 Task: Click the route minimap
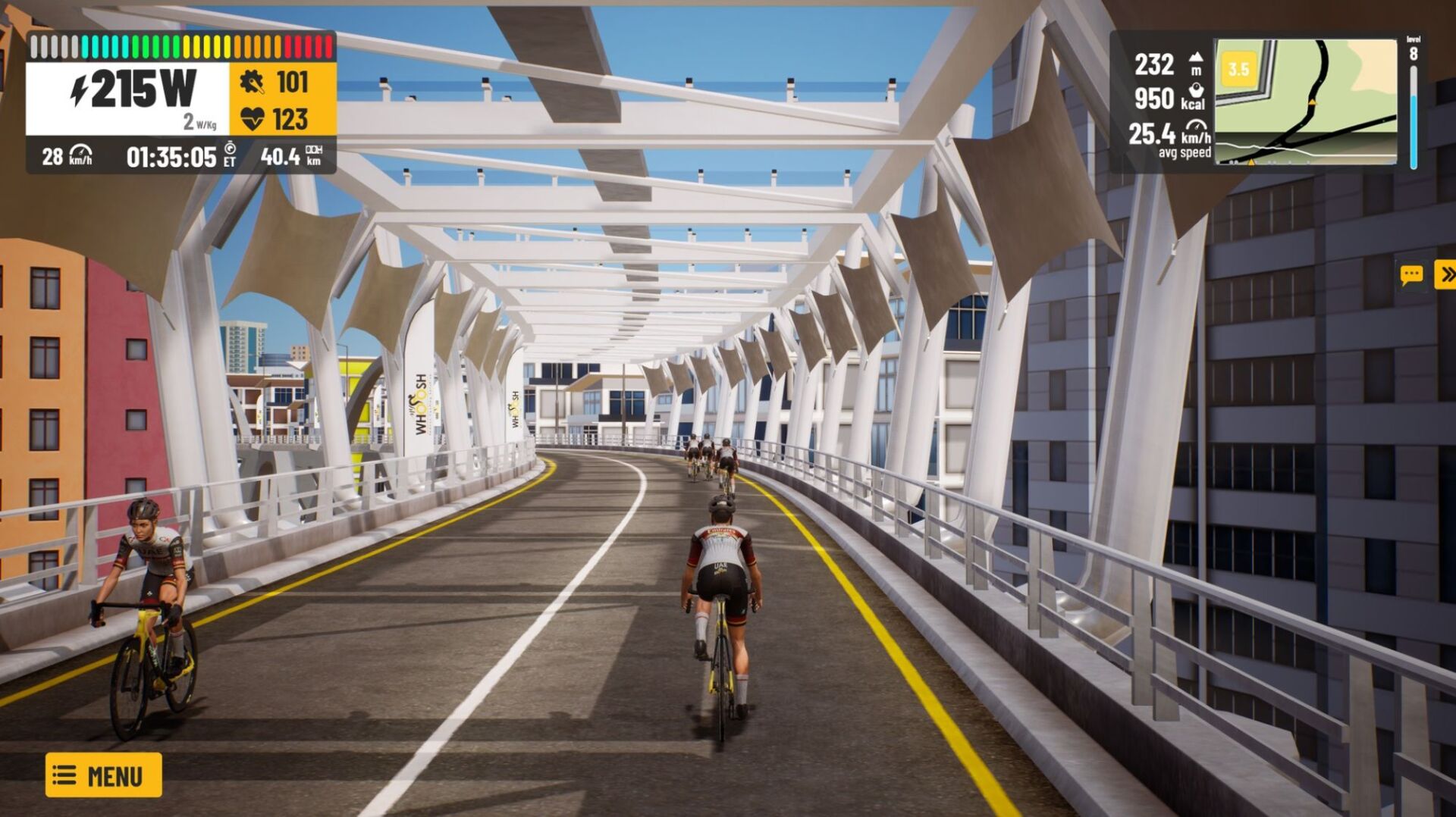(x=1306, y=102)
